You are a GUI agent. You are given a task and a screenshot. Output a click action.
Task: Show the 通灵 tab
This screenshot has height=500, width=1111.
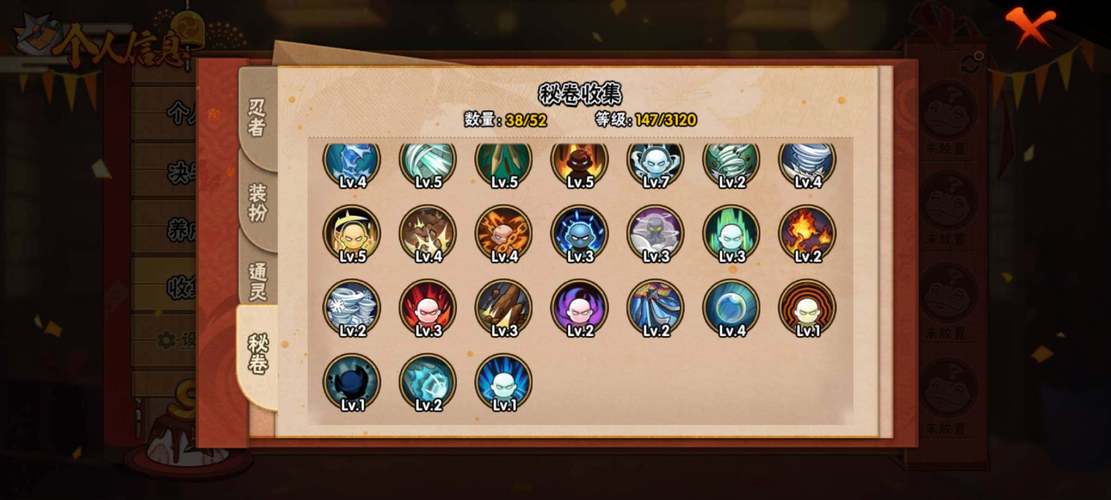point(258,280)
